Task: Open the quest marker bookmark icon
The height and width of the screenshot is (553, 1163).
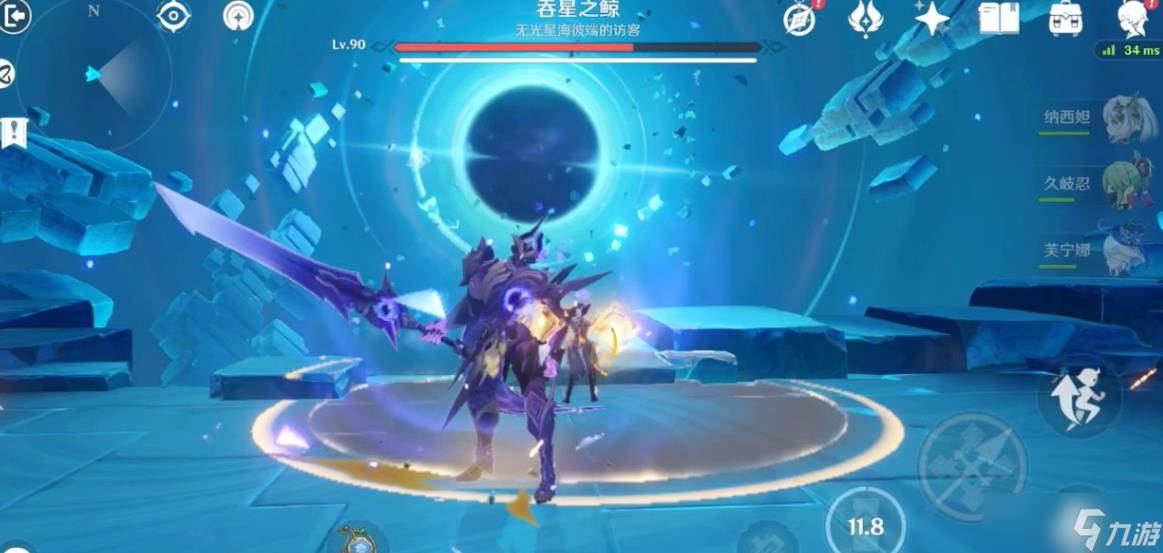Action: tap(14, 131)
